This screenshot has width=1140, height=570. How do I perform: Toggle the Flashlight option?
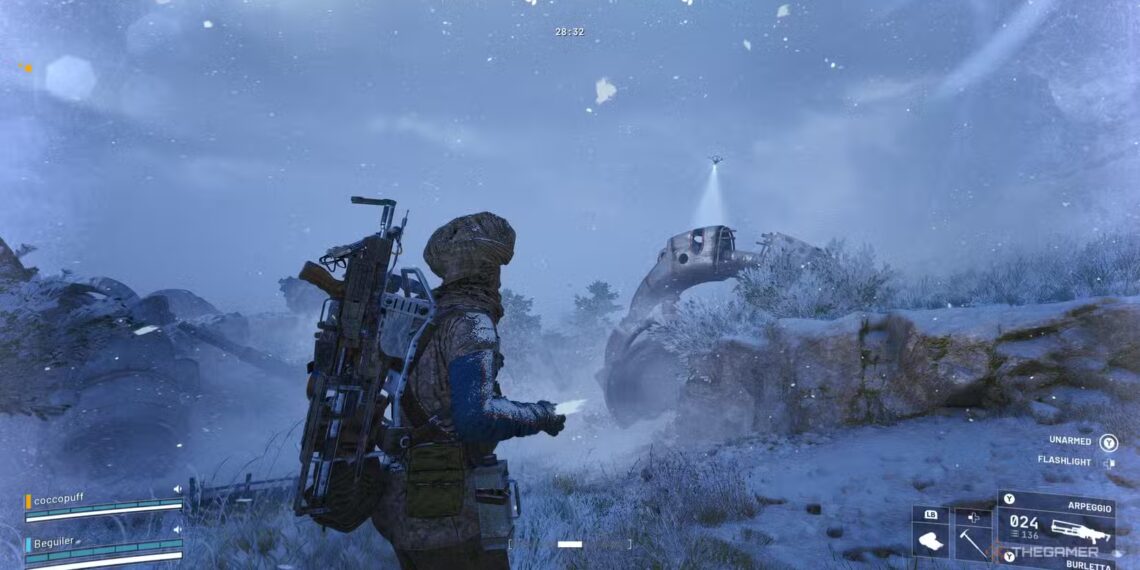pyautogui.click(x=1063, y=462)
